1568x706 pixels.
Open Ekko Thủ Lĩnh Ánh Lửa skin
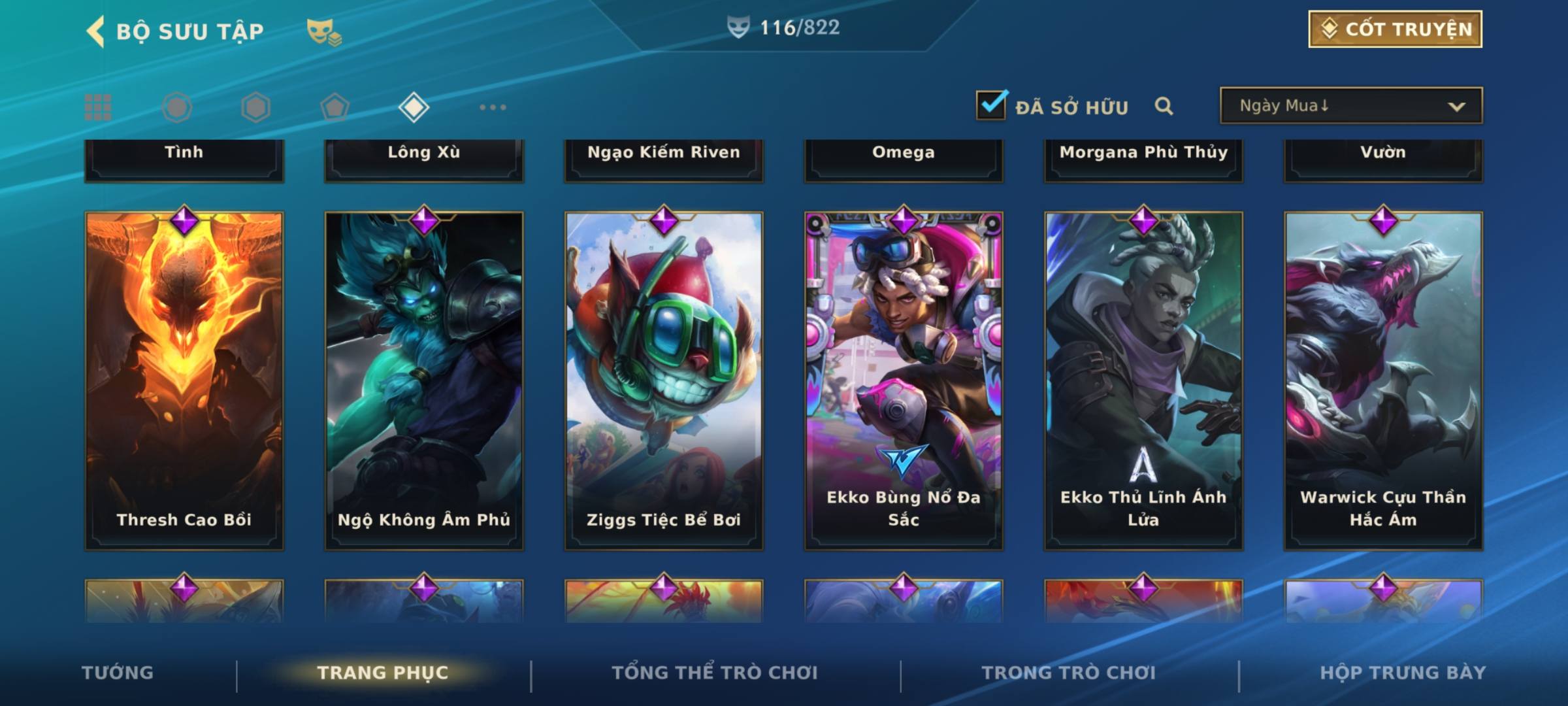pos(1143,380)
